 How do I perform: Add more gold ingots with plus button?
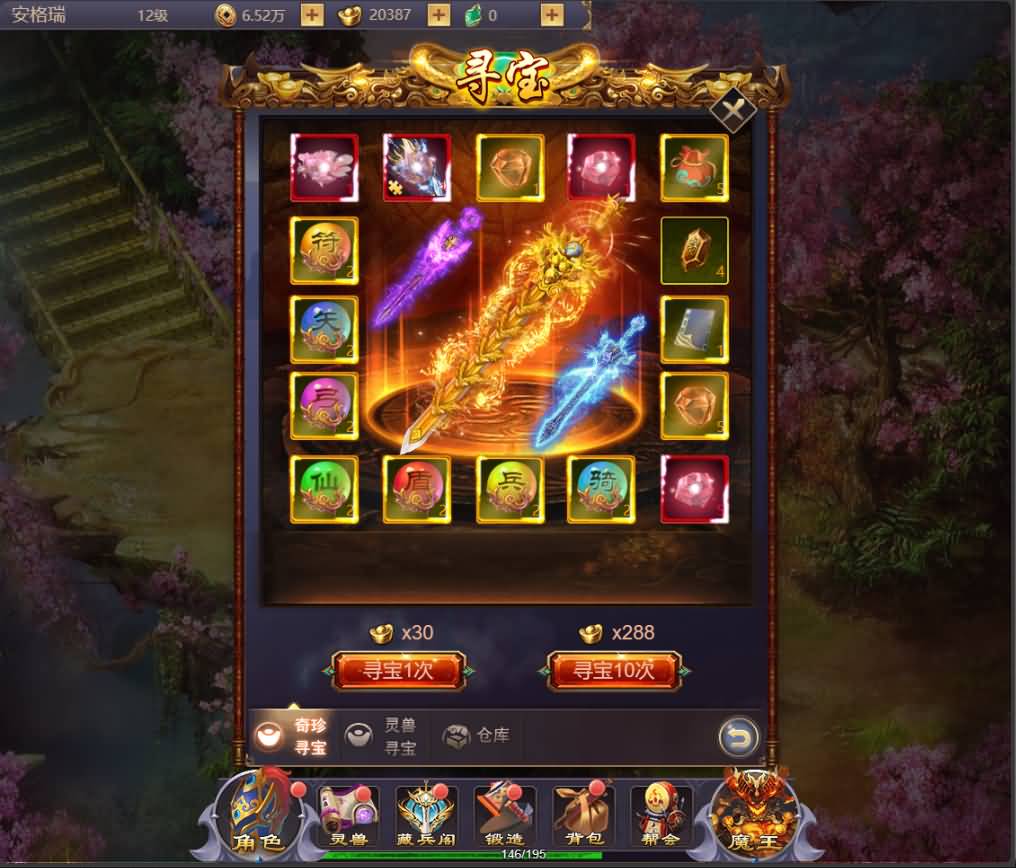point(438,15)
